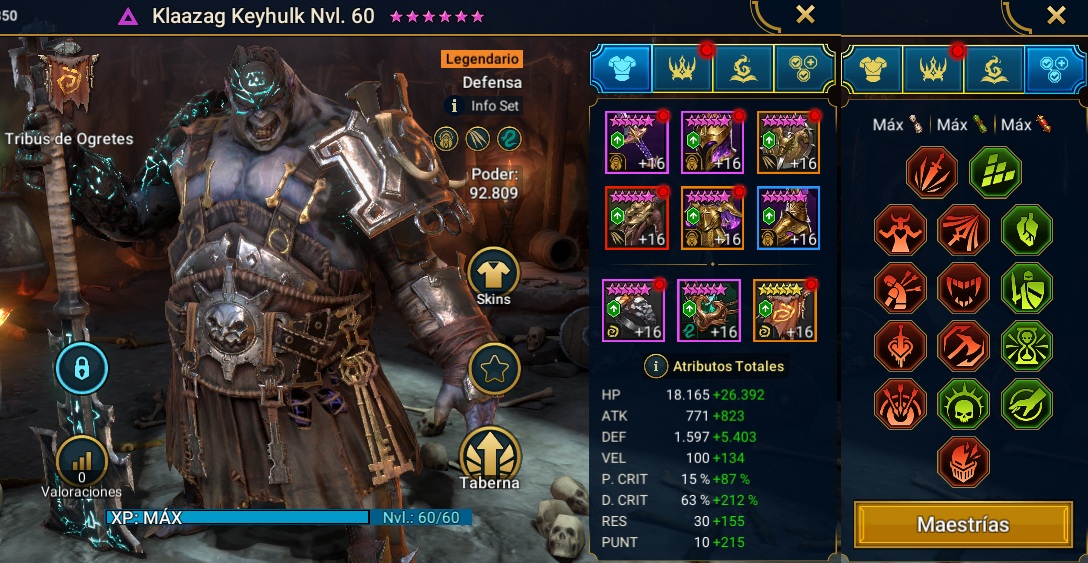Open the Maestrías masteries screen
The height and width of the screenshot is (563, 1088).
pyautogui.click(x=962, y=524)
